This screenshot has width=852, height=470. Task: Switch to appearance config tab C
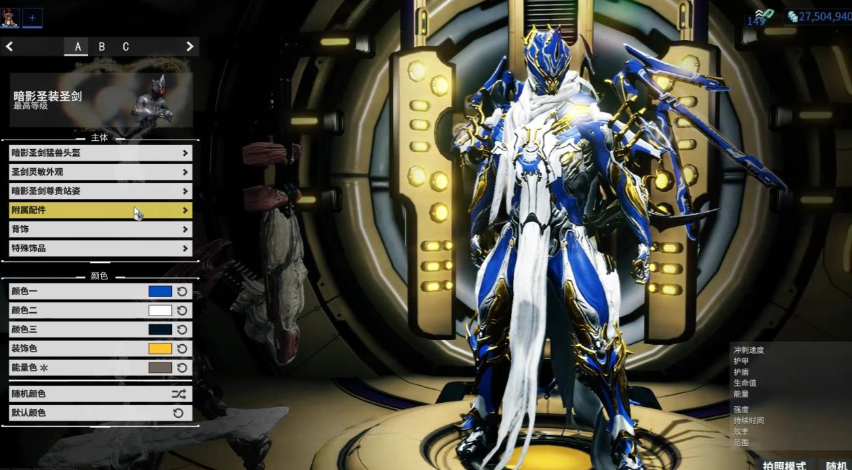point(126,47)
